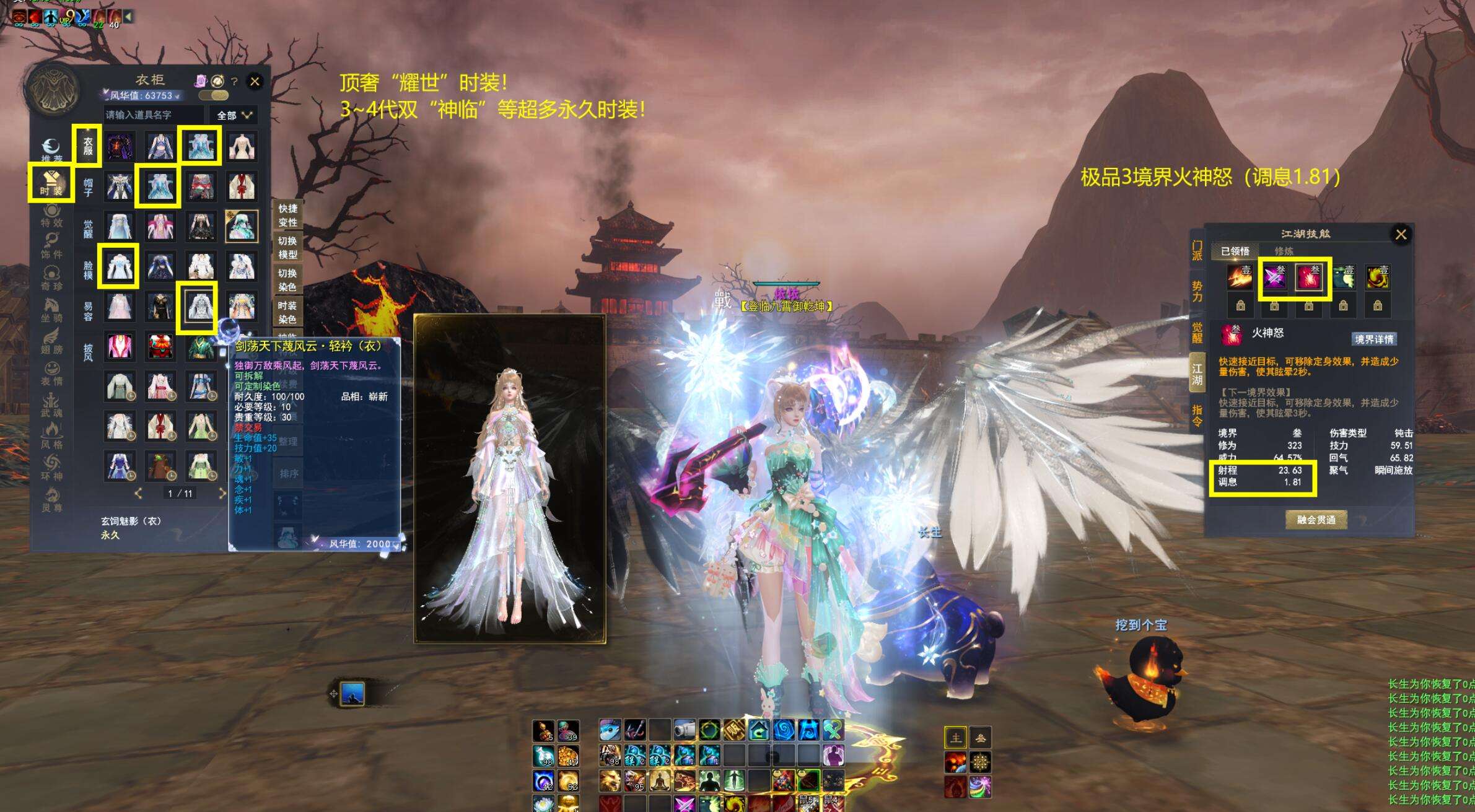Toggle the wardrobe switch under the title
This screenshot has width=1475, height=812.
click(214, 95)
